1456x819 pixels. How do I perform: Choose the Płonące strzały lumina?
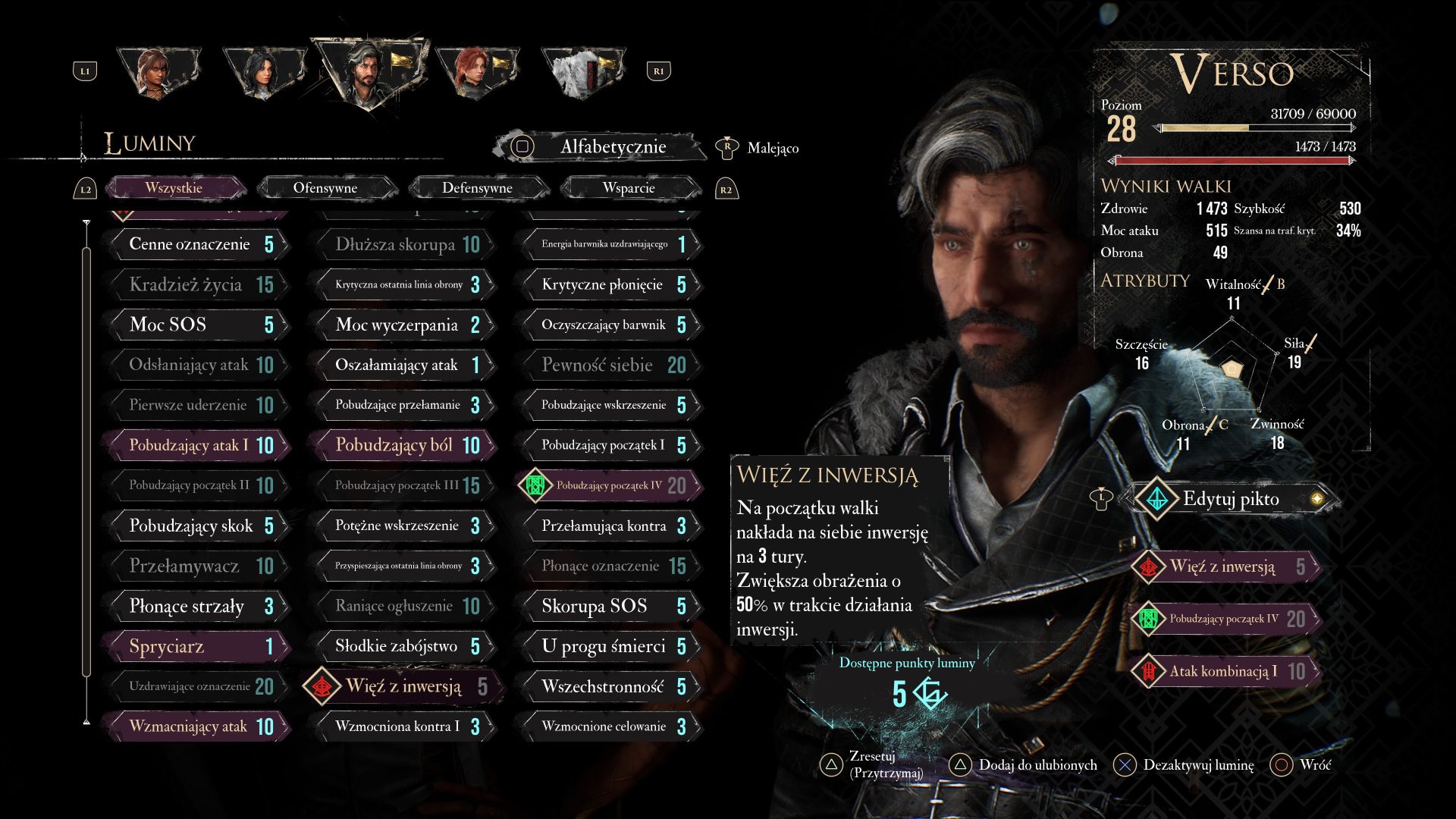(x=199, y=606)
